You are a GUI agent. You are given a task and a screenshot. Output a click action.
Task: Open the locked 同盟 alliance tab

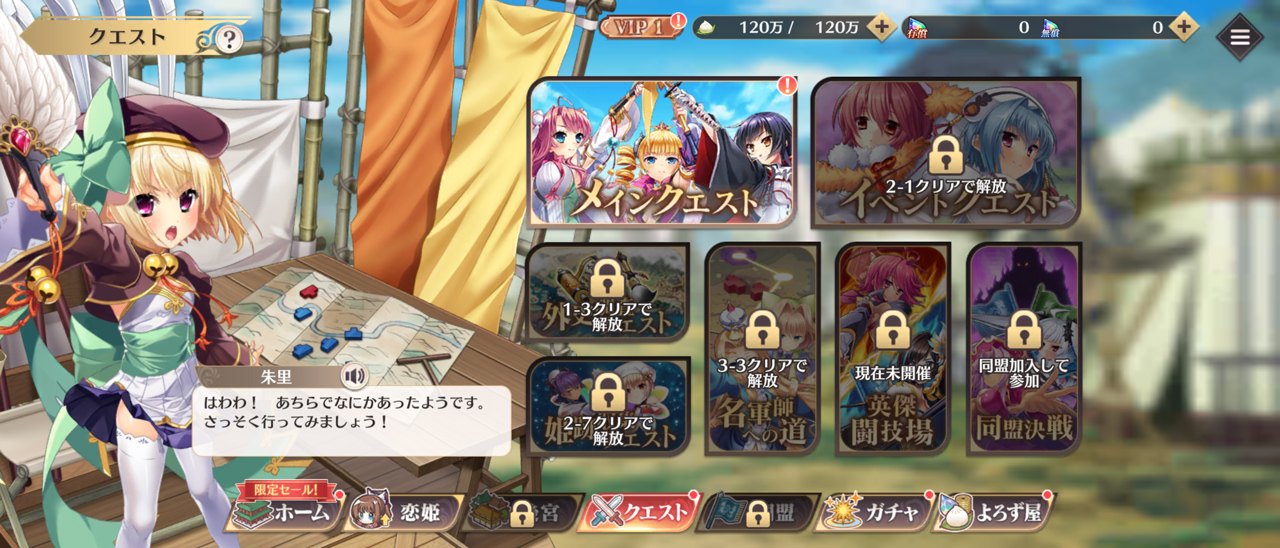coord(760,513)
